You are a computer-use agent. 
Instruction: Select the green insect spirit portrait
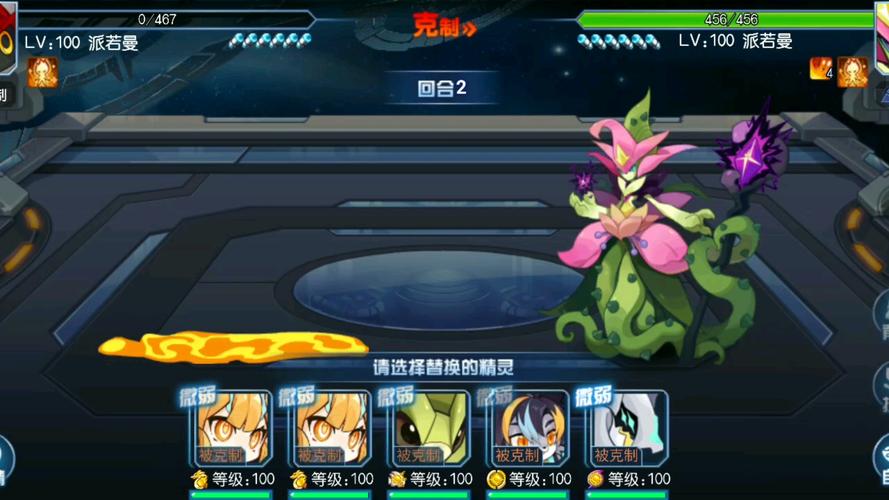[x=430, y=428]
